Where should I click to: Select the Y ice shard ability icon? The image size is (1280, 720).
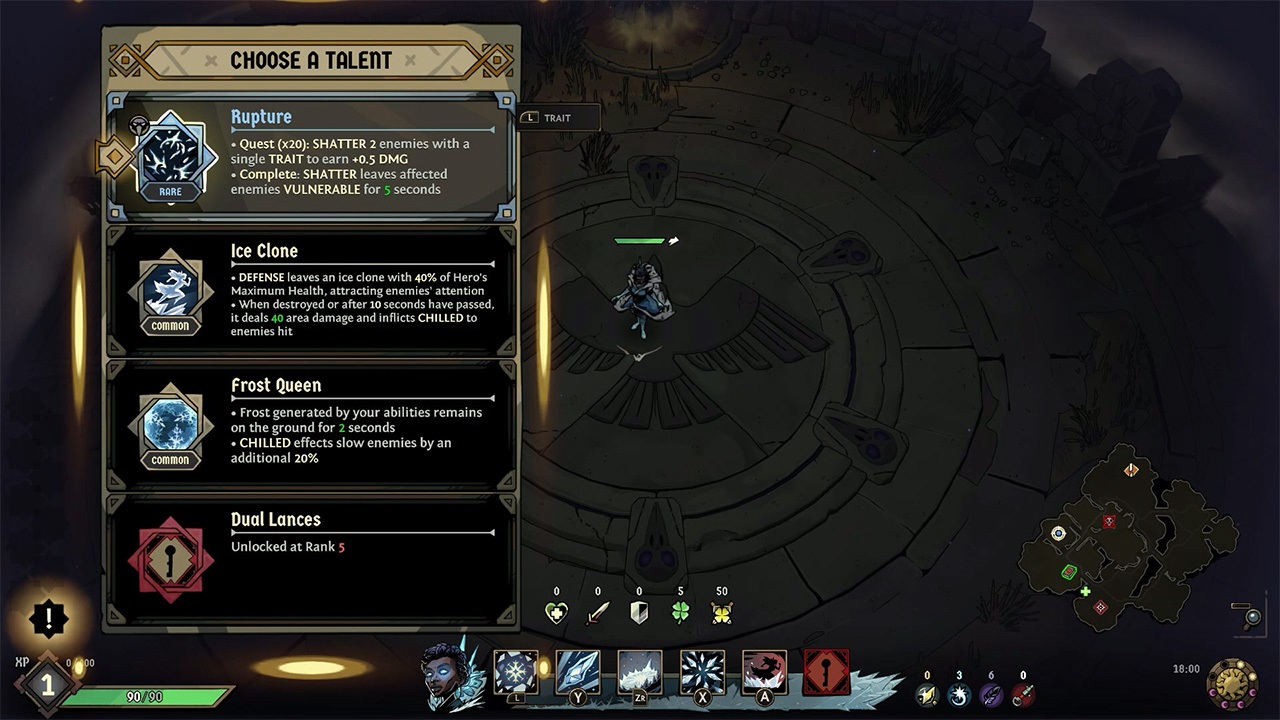coord(577,672)
